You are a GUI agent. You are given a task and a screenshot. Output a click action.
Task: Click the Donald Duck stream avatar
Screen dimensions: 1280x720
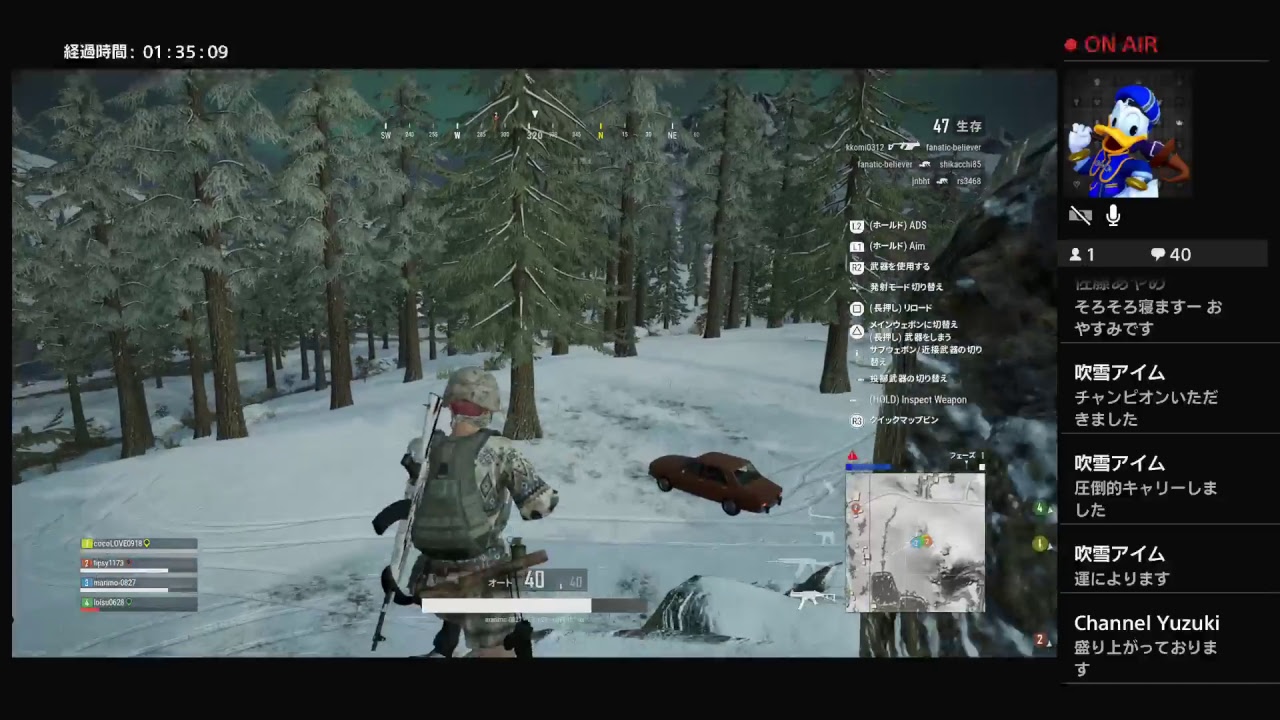(x=1127, y=135)
